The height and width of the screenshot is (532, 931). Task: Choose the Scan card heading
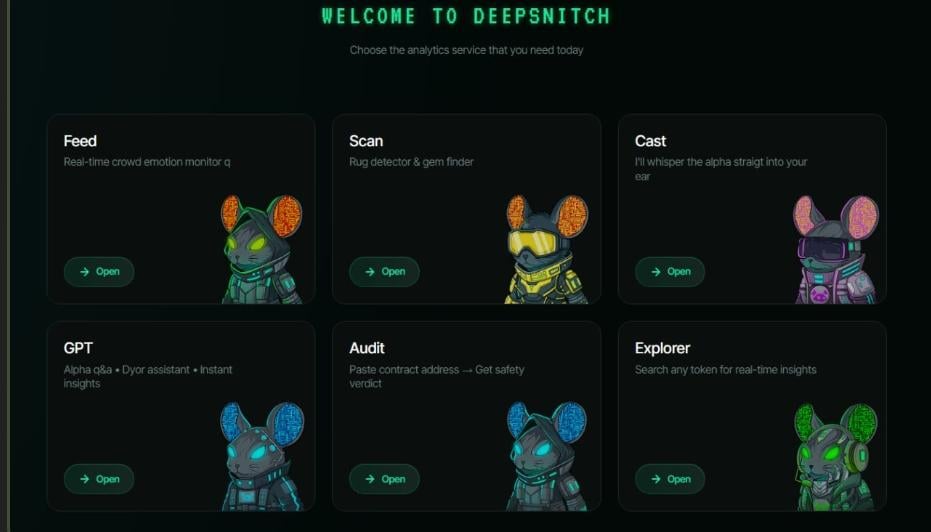[x=366, y=141]
